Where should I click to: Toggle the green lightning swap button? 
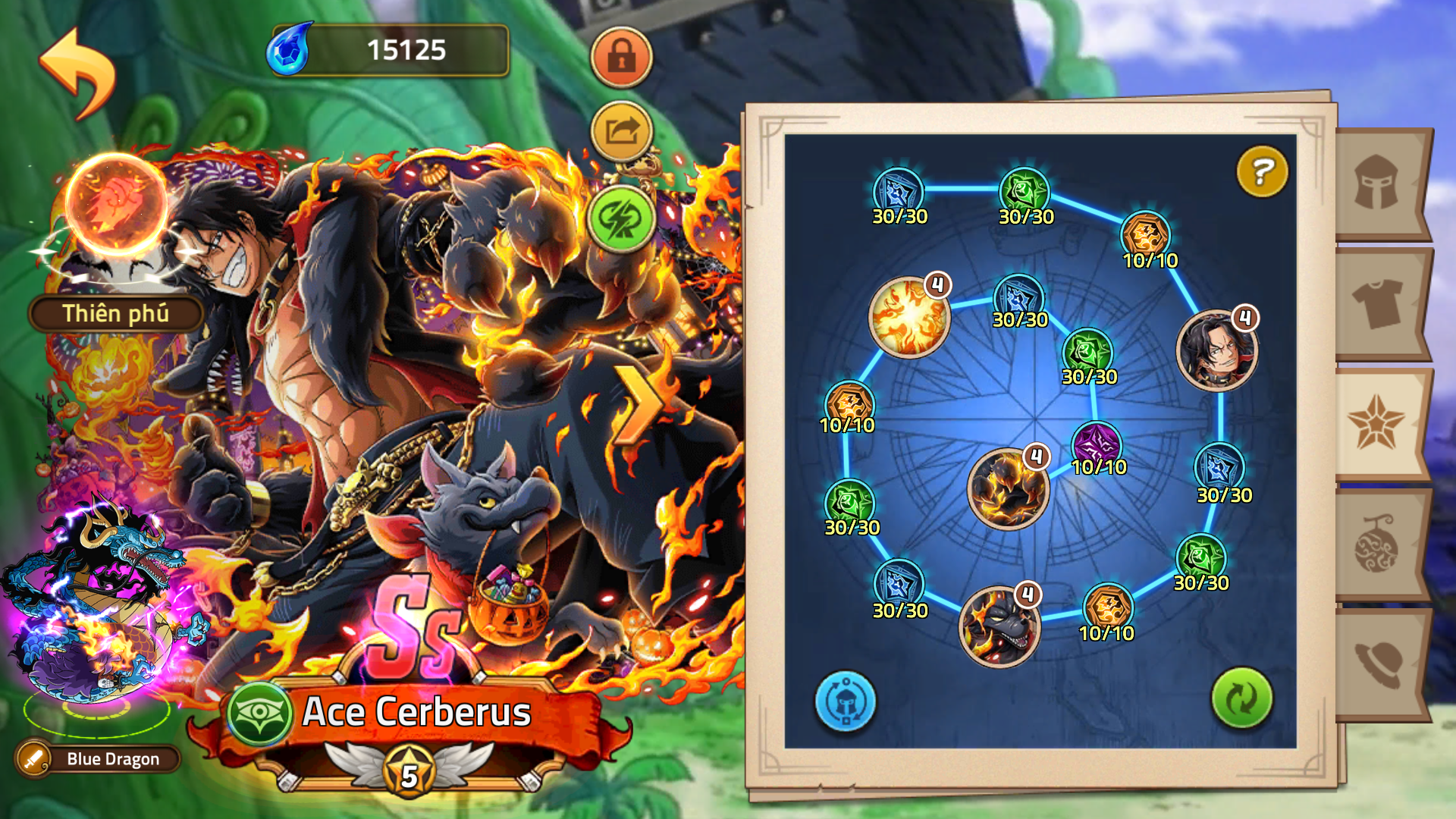(x=621, y=219)
